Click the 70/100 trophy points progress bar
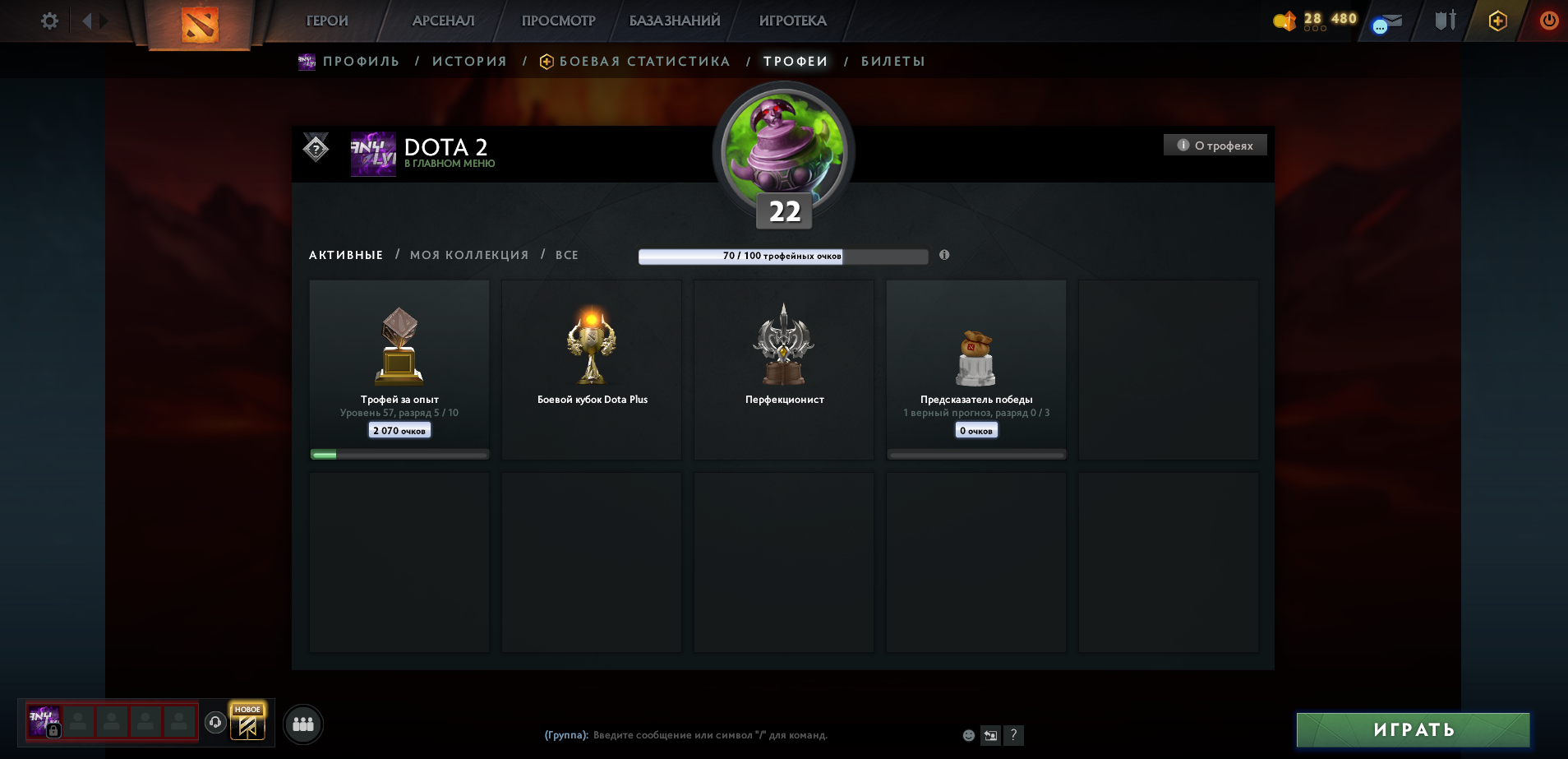The image size is (1568, 759). pyautogui.click(x=783, y=256)
